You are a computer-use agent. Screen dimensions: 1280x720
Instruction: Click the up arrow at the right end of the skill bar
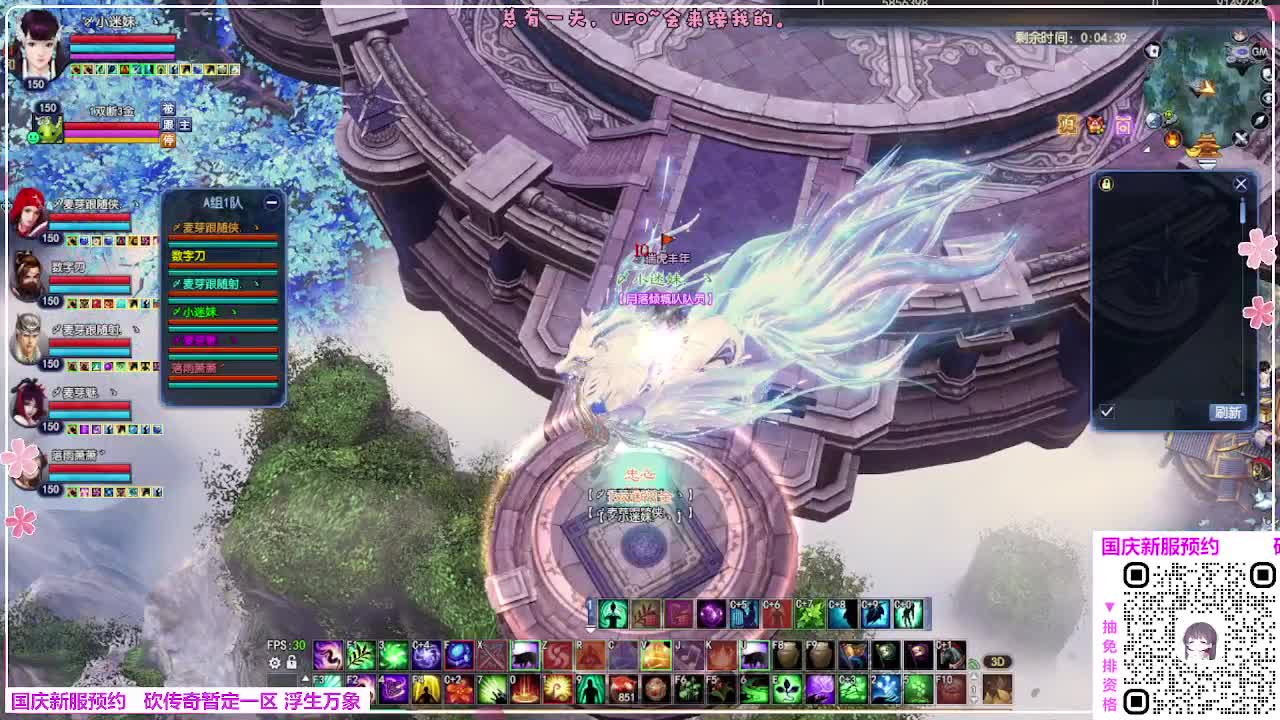click(x=974, y=677)
